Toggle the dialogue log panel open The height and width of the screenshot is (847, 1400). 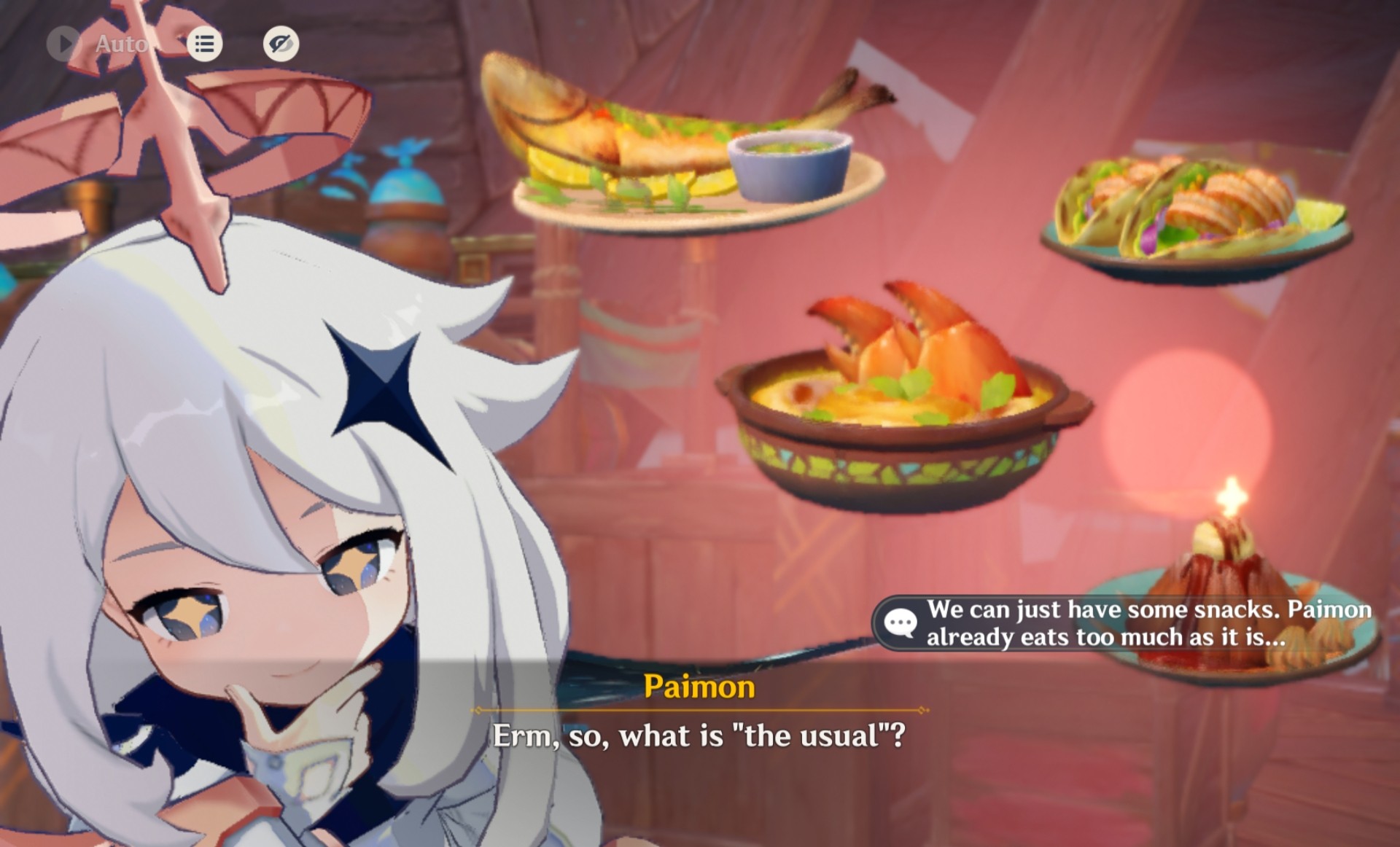pyautogui.click(x=204, y=43)
